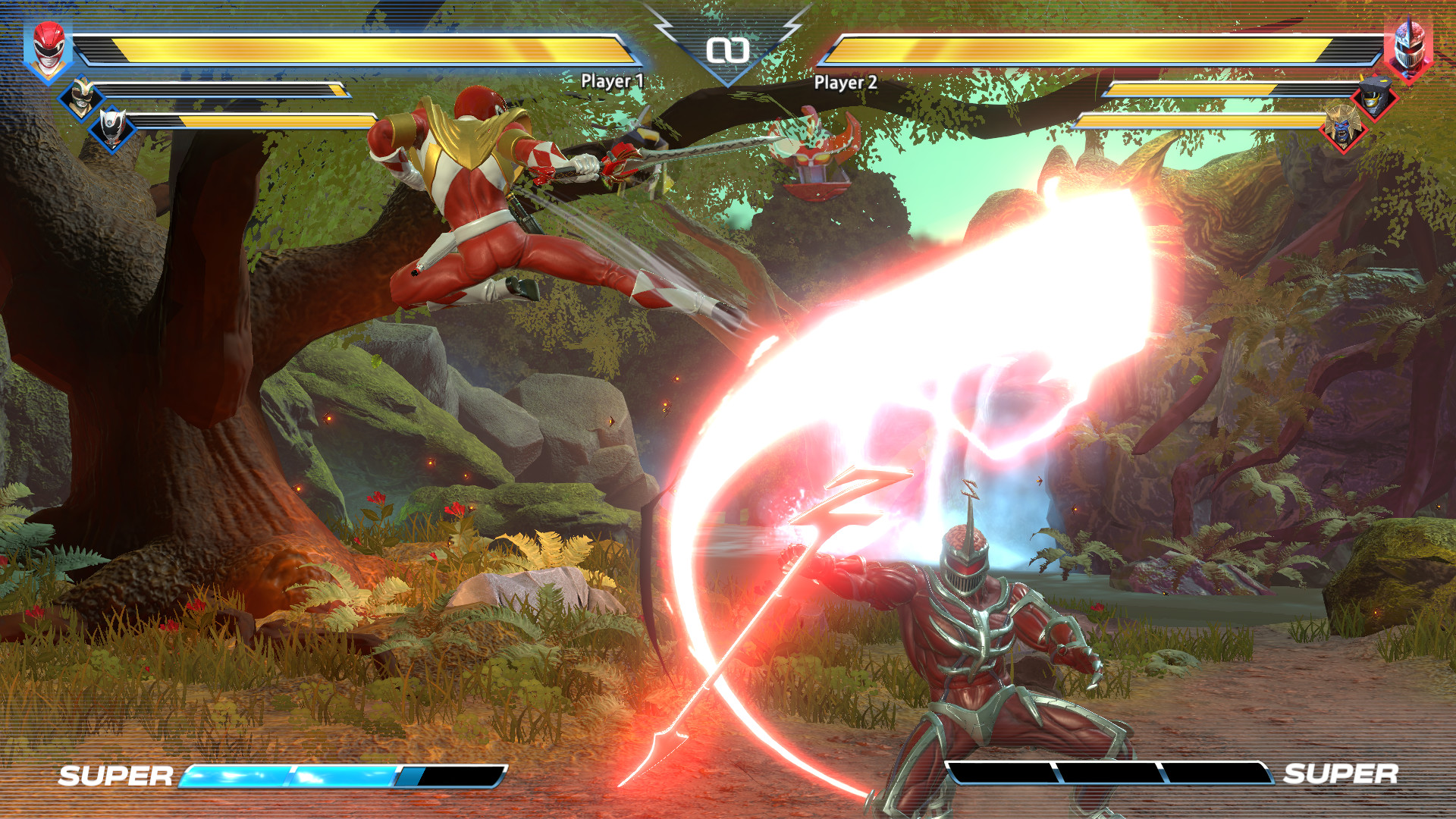Select the Player 1 name tab

click(611, 78)
